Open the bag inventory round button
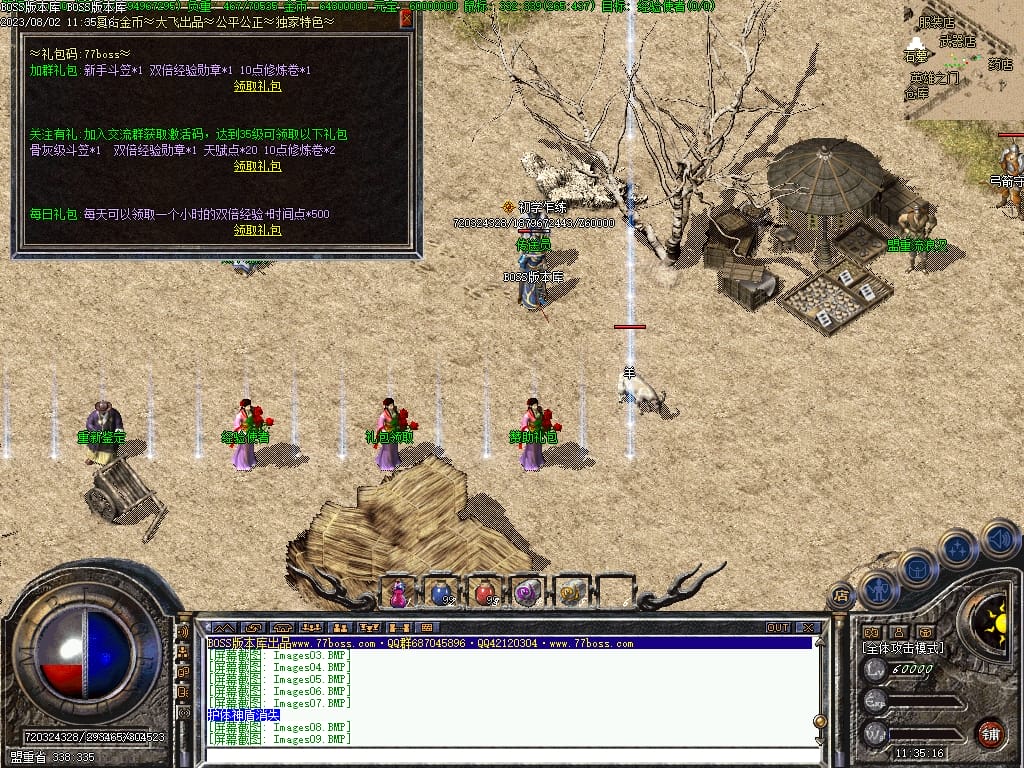Image resolution: width=1024 pixels, height=768 pixels. (915, 568)
